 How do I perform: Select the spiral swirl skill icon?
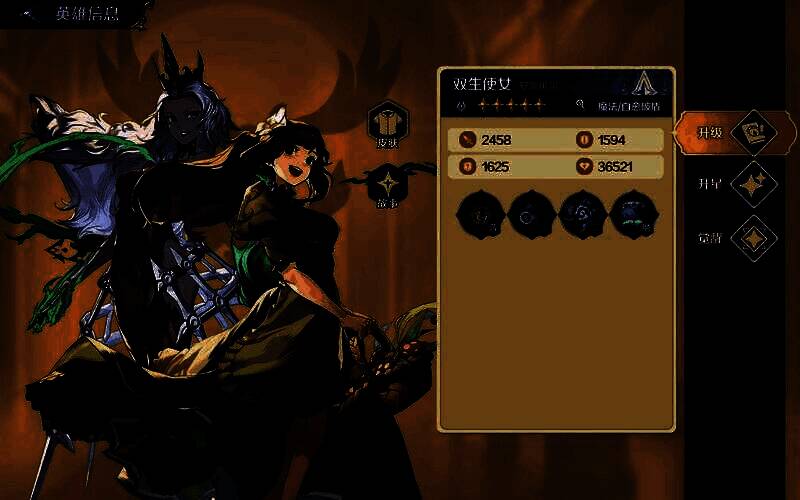click(x=581, y=214)
